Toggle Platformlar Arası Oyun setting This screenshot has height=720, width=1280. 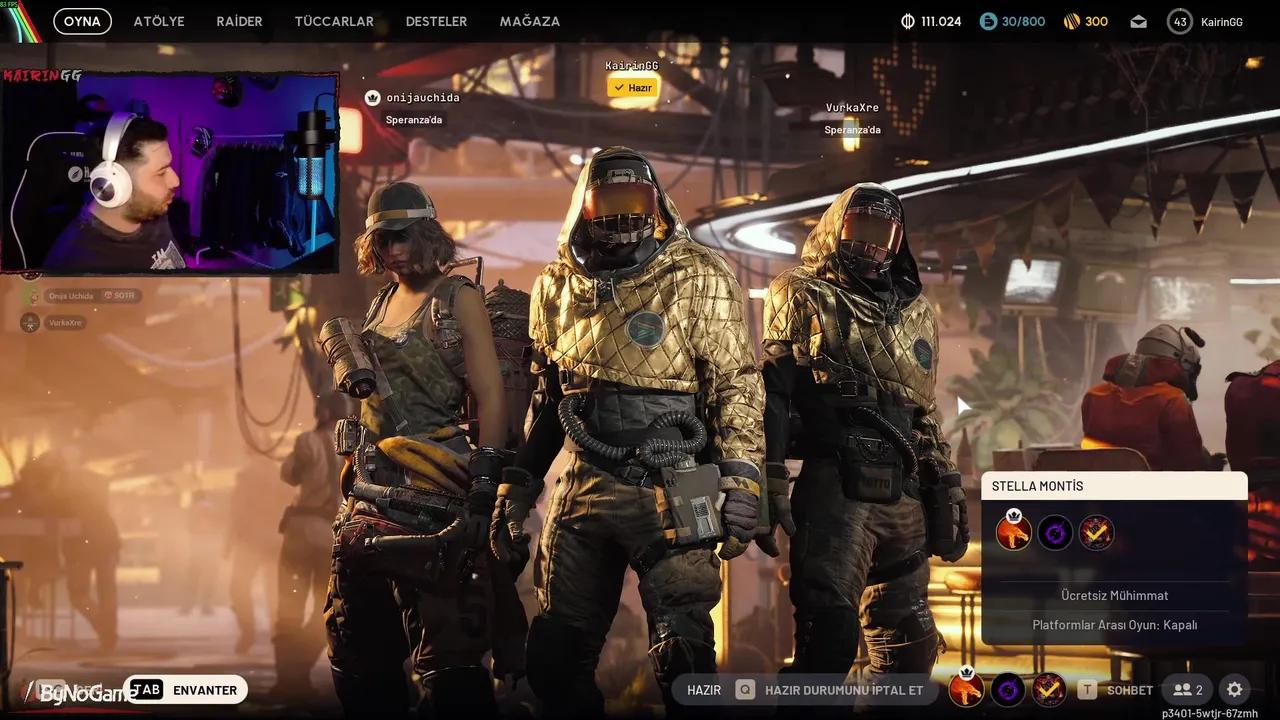click(1114, 624)
